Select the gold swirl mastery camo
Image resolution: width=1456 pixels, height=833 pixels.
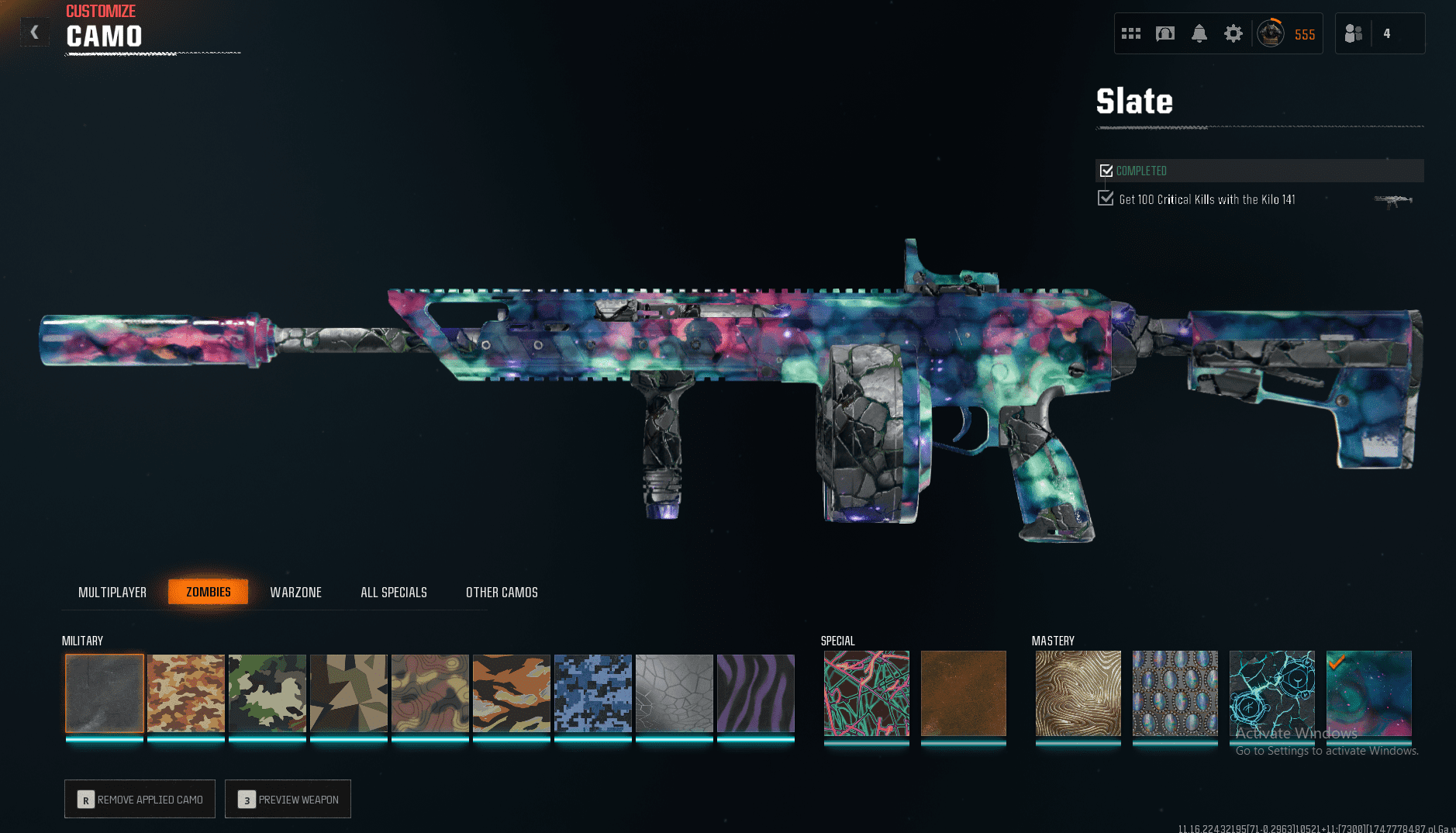tap(1078, 693)
